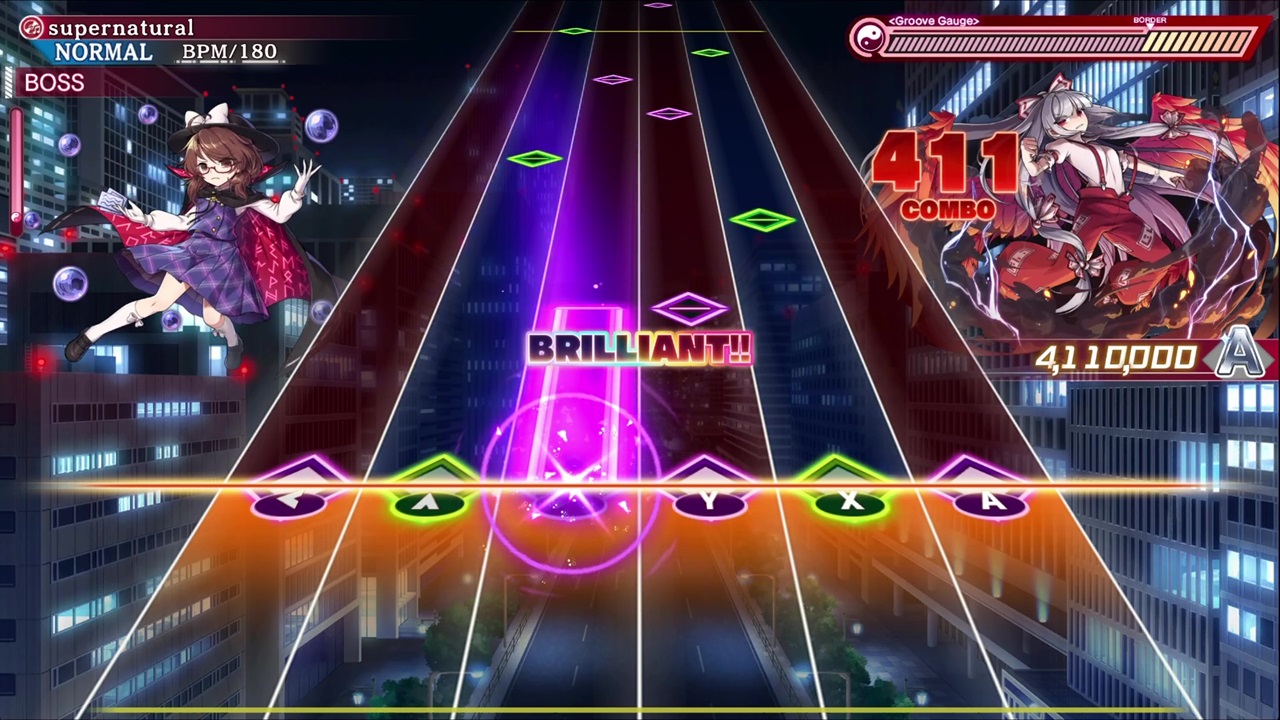Select the green diamond note on the highway

765,219
